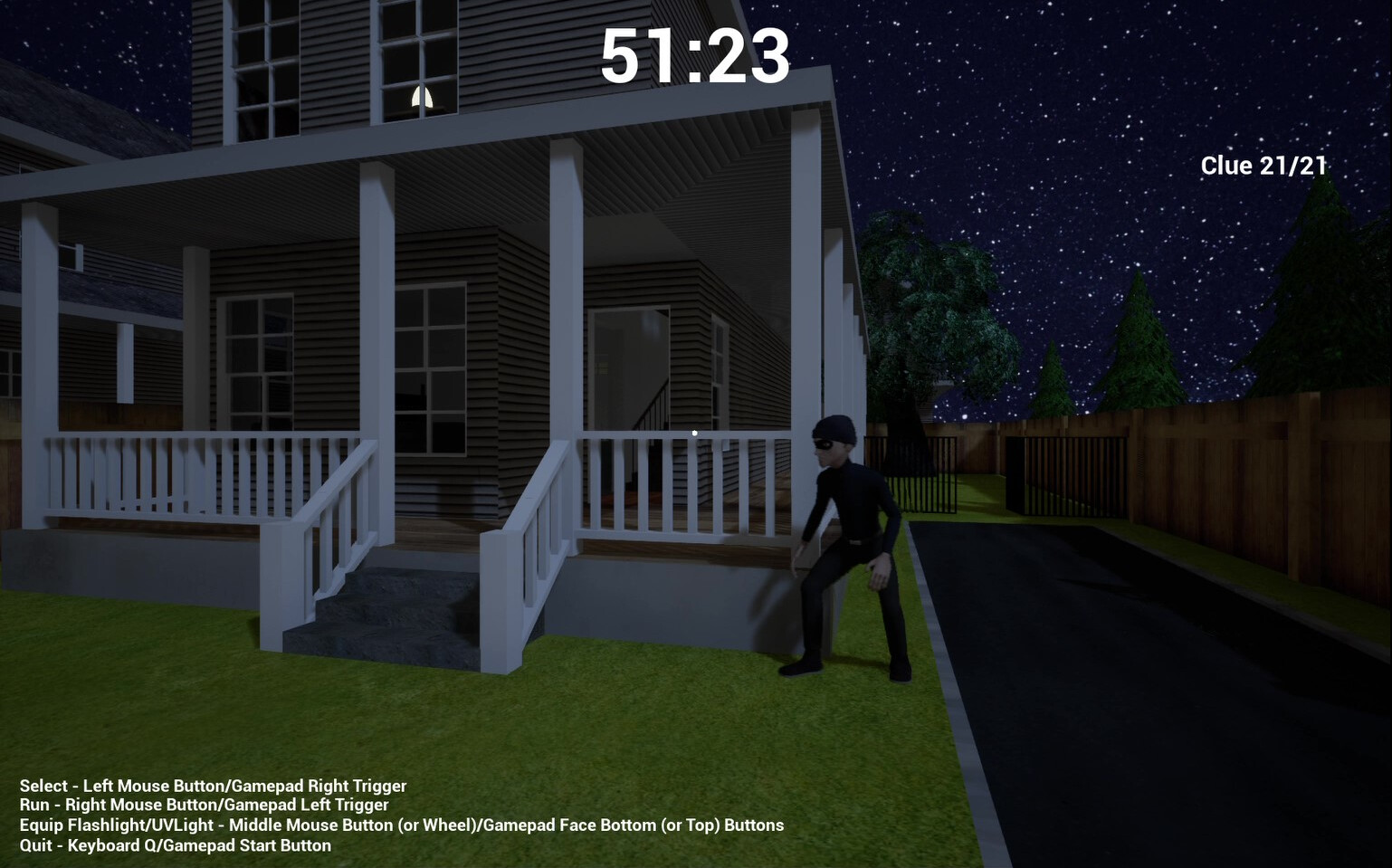1392x868 pixels.
Task: Click the center crosshair dot
Action: coord(694,433)
